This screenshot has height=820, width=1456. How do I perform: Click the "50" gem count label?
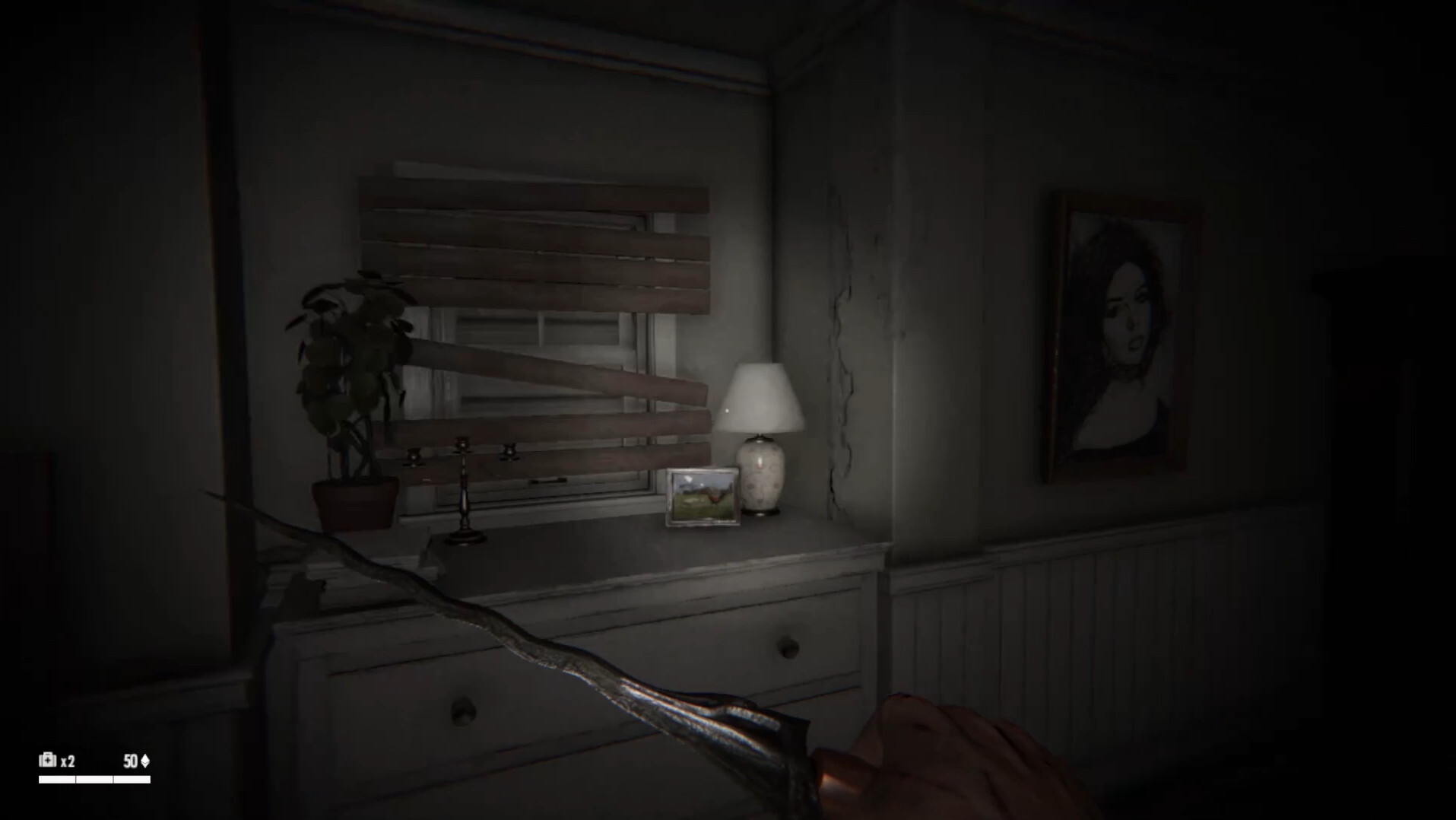[x=129, y=759]
